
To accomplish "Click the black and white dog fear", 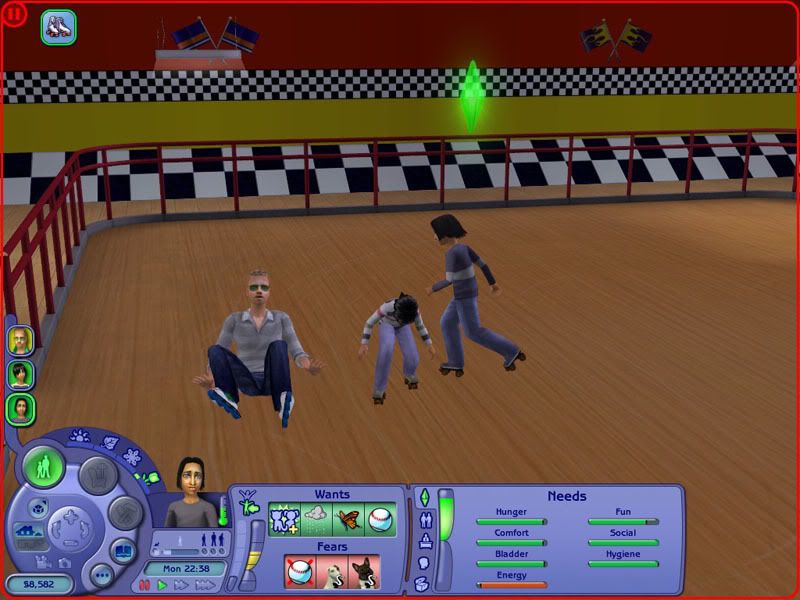I will tap(364, 572).
